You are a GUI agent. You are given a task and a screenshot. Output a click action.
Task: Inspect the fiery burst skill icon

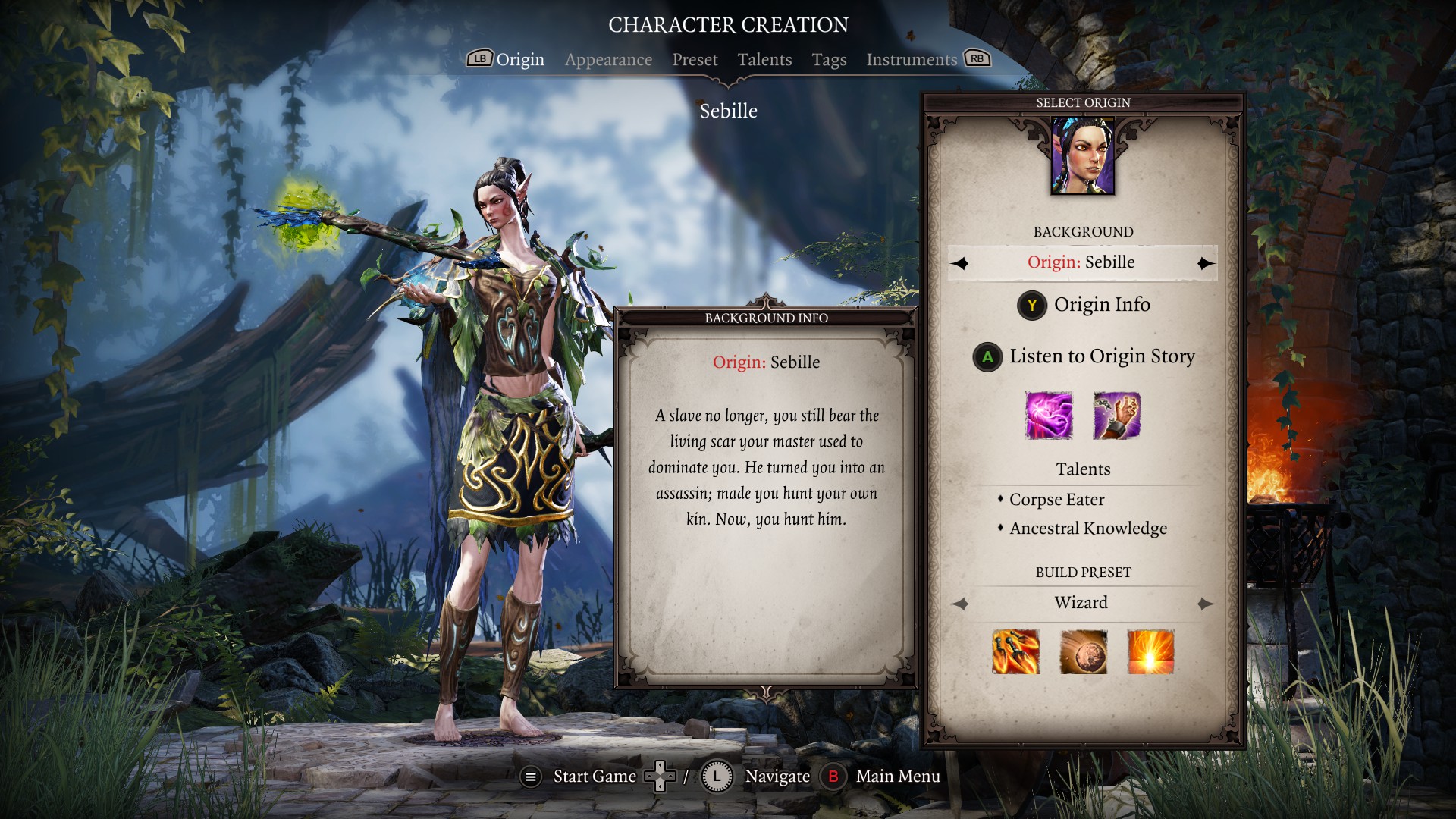click(1150, 651)
